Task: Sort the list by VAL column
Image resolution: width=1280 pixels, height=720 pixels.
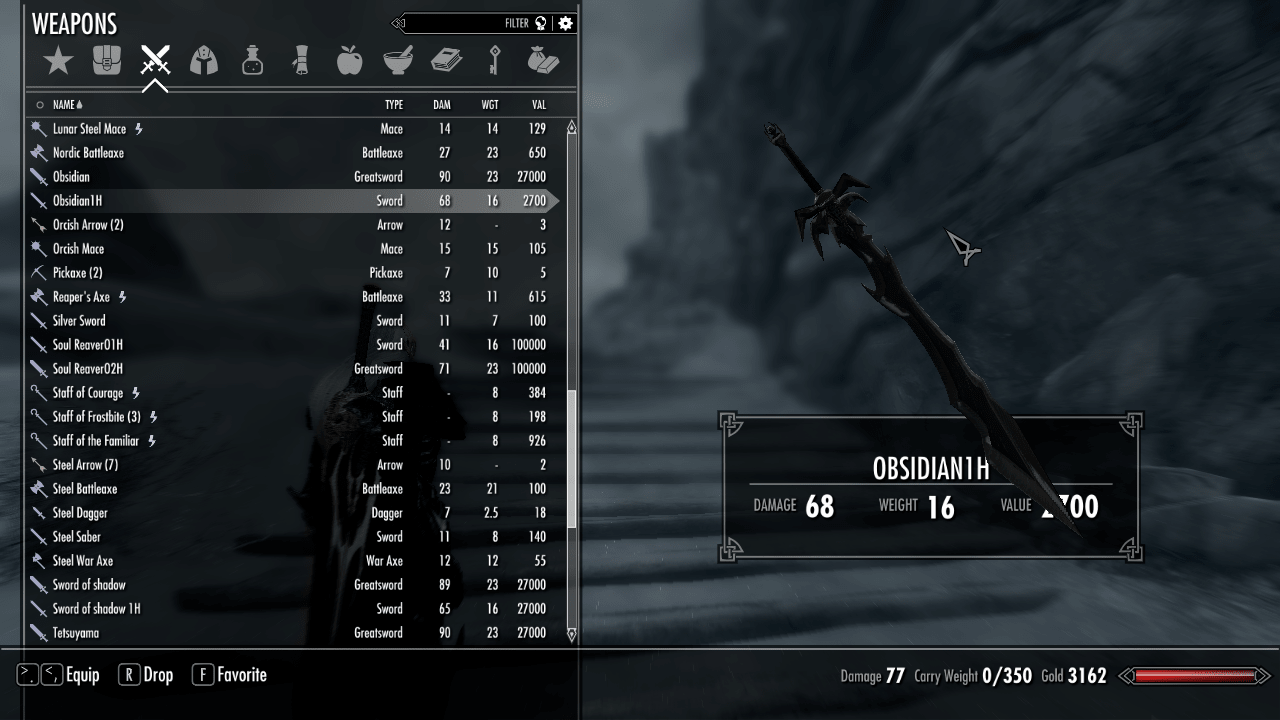Action: click(539, 105)
